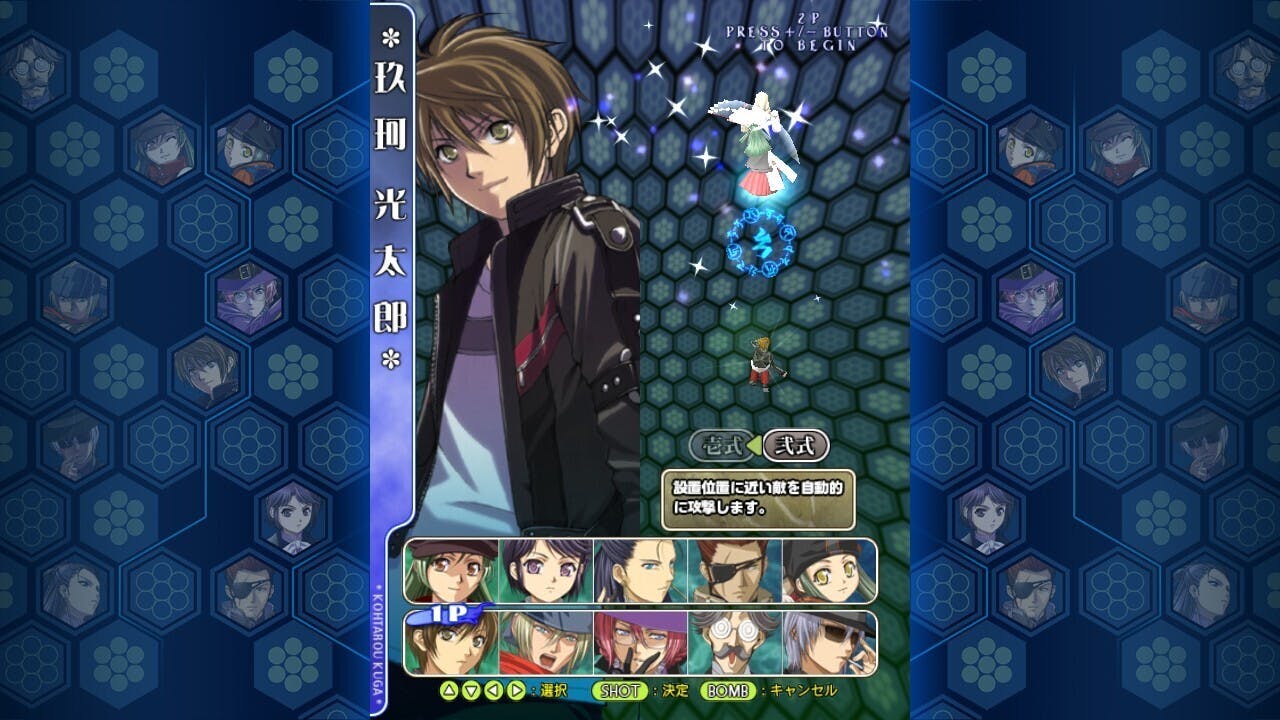Select the green-haired girl in brown cap
The image size is (1280, 720).
pyautogui.click(x=452, y=571)
